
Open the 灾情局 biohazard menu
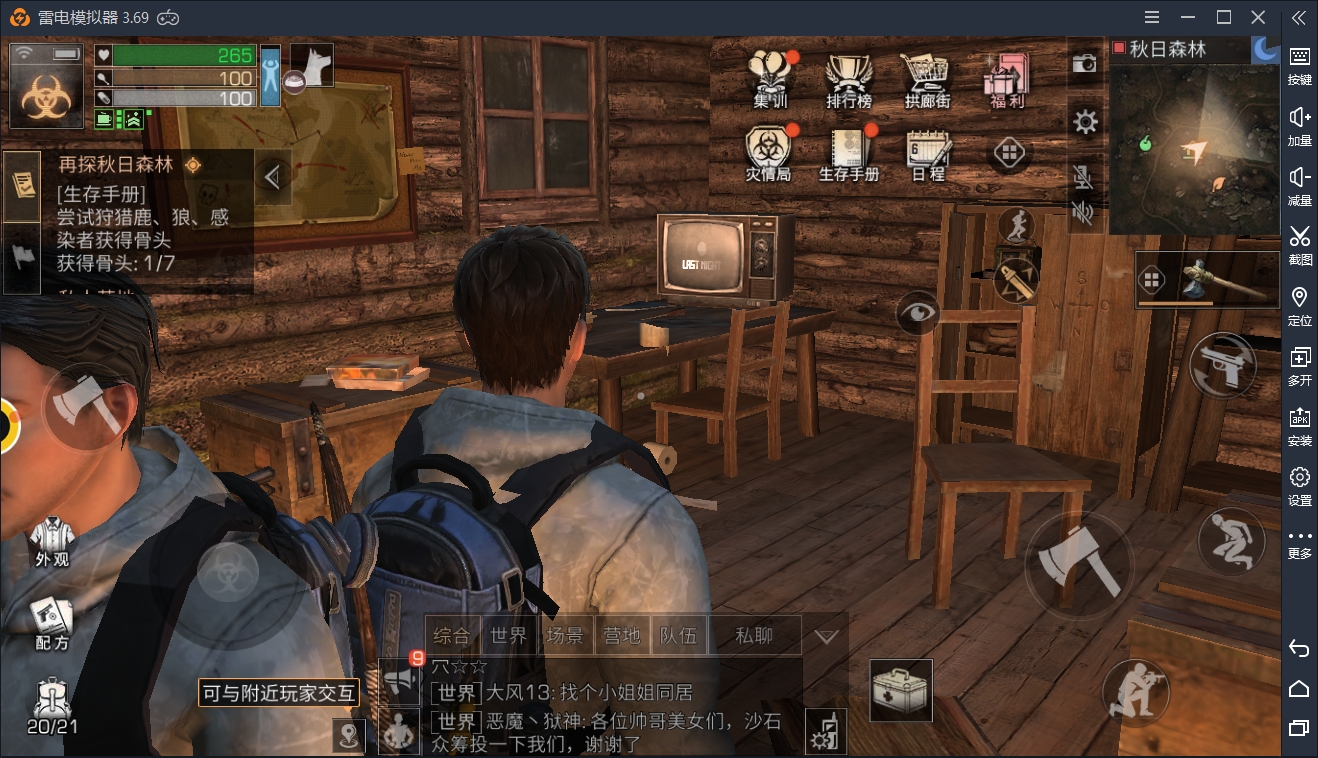[768, 154]
